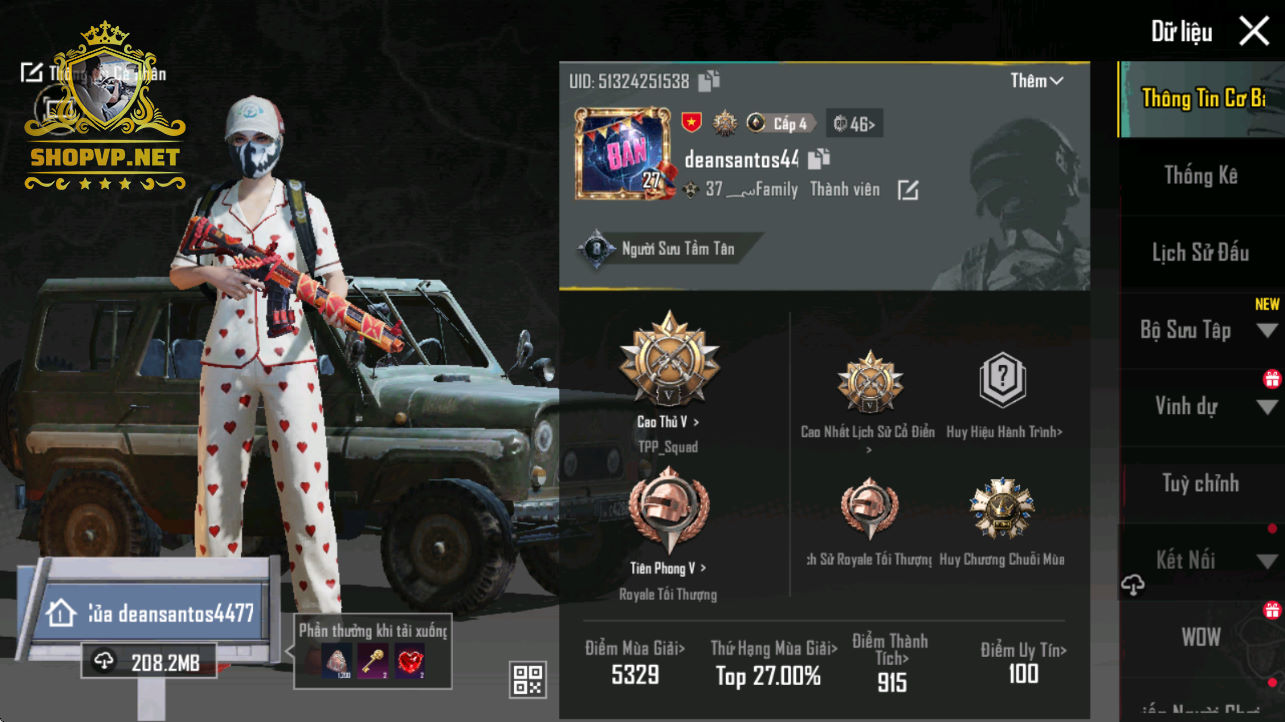Copy the player name deansantos44
The width and height of the screenshot is (1285, 722).
[819, 158]
